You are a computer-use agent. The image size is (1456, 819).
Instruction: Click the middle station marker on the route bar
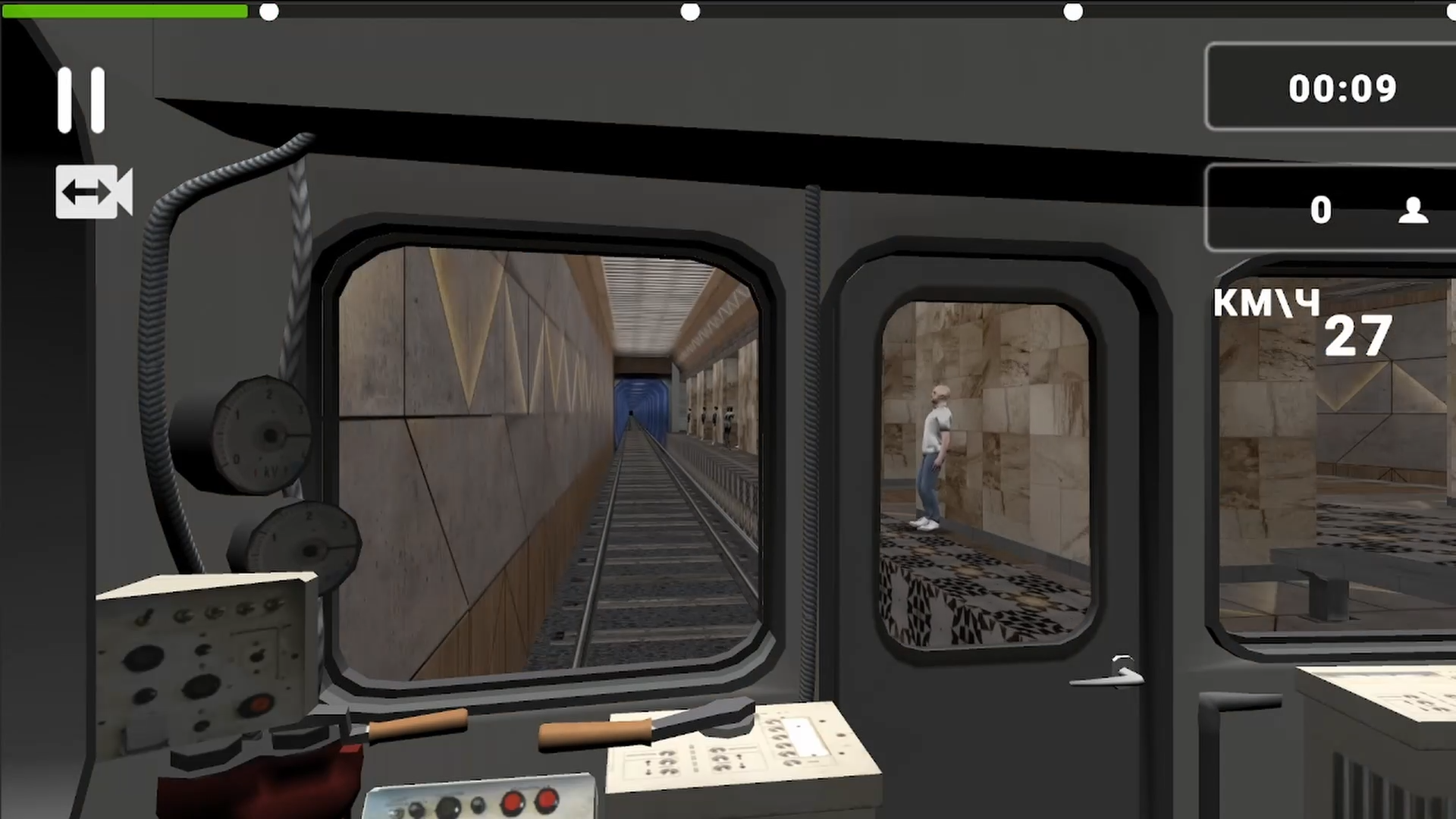tap(691, 11)
